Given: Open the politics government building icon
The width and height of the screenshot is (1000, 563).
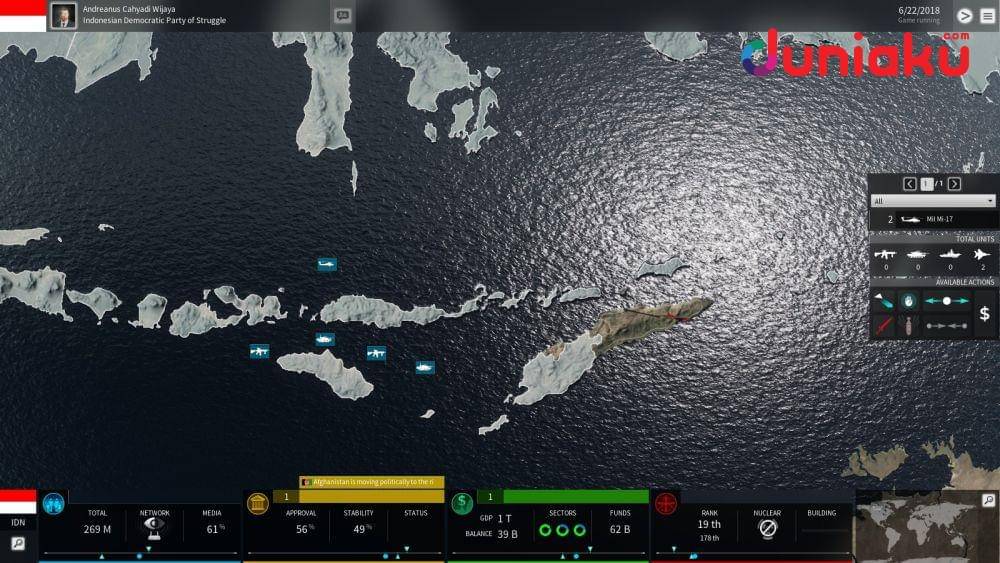Looking at the screenshot, I should [257, 503].
